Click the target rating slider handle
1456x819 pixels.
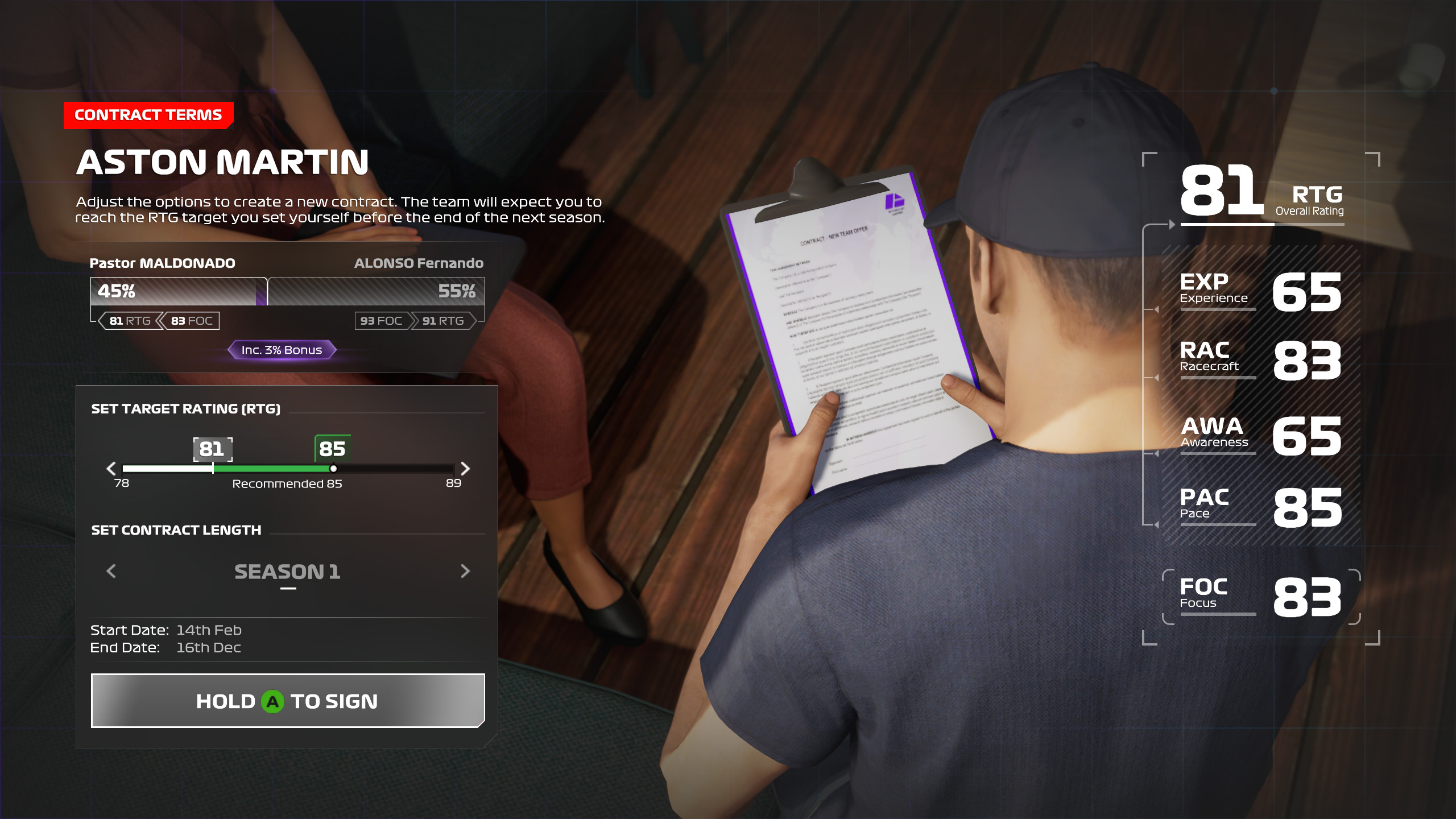(x=333, y=469)
